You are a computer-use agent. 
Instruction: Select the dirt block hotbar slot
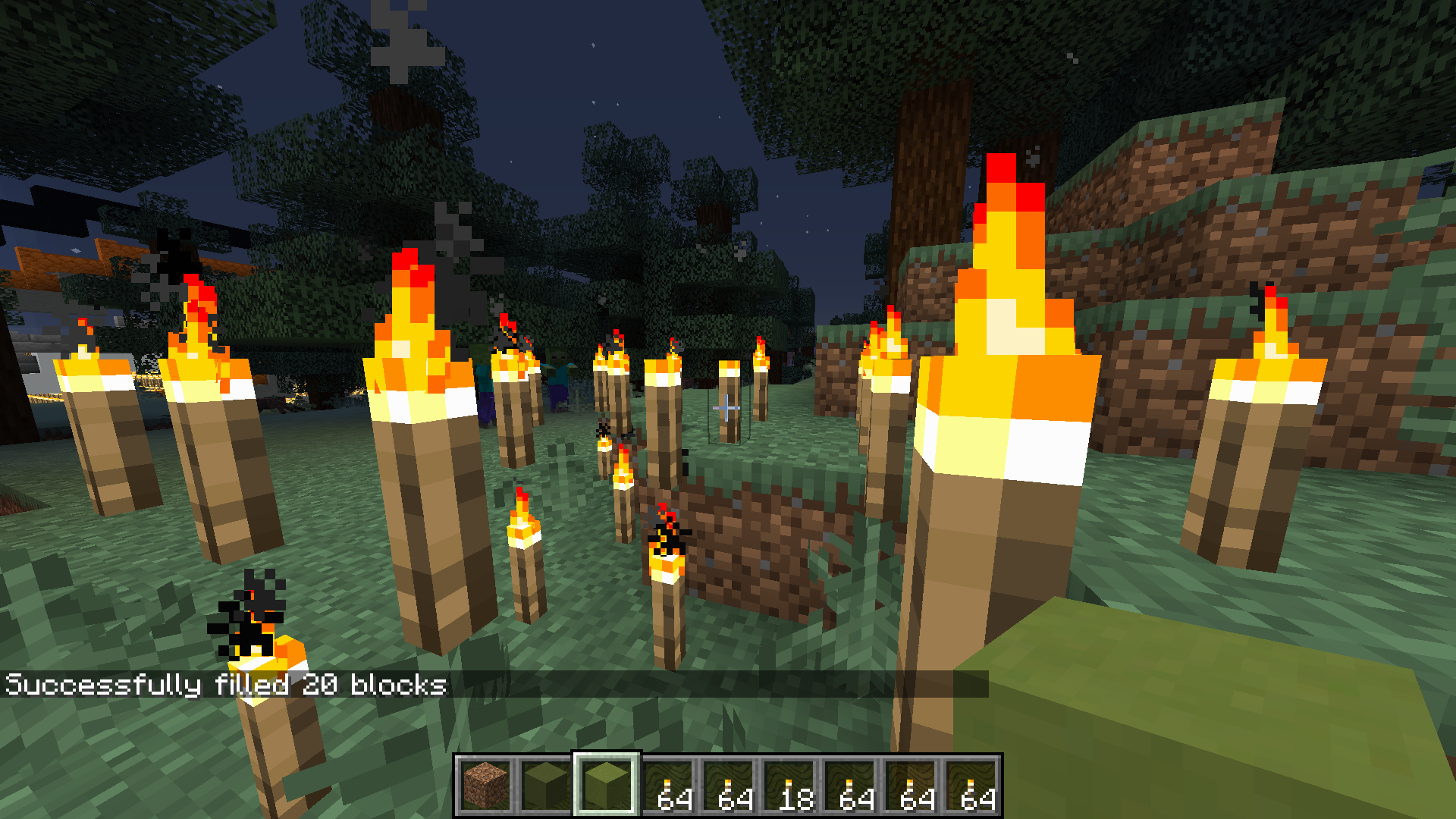click(485, 786)
